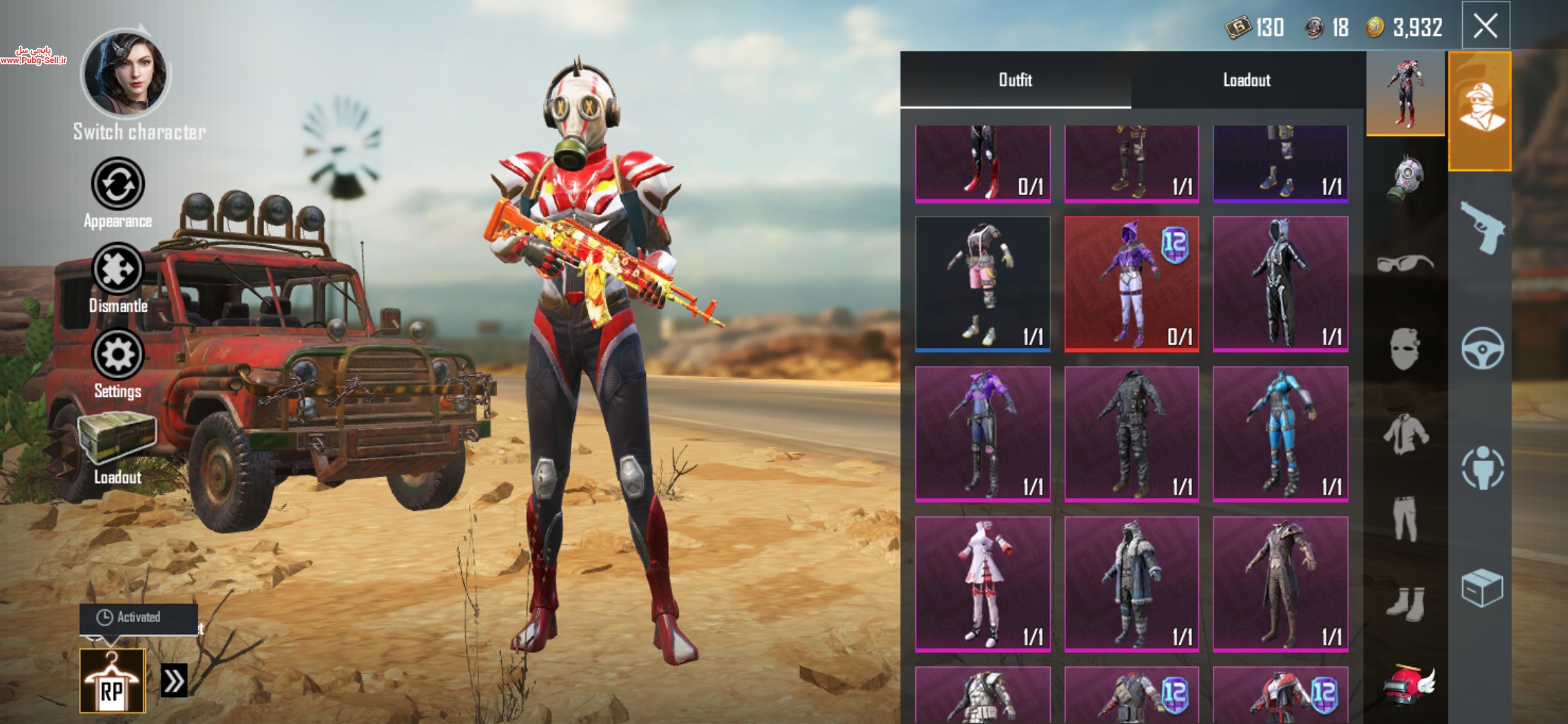Viewport: 1568px width, 724px height.
Task: Expand the double-arrow panel button
Action: [174, 681]
